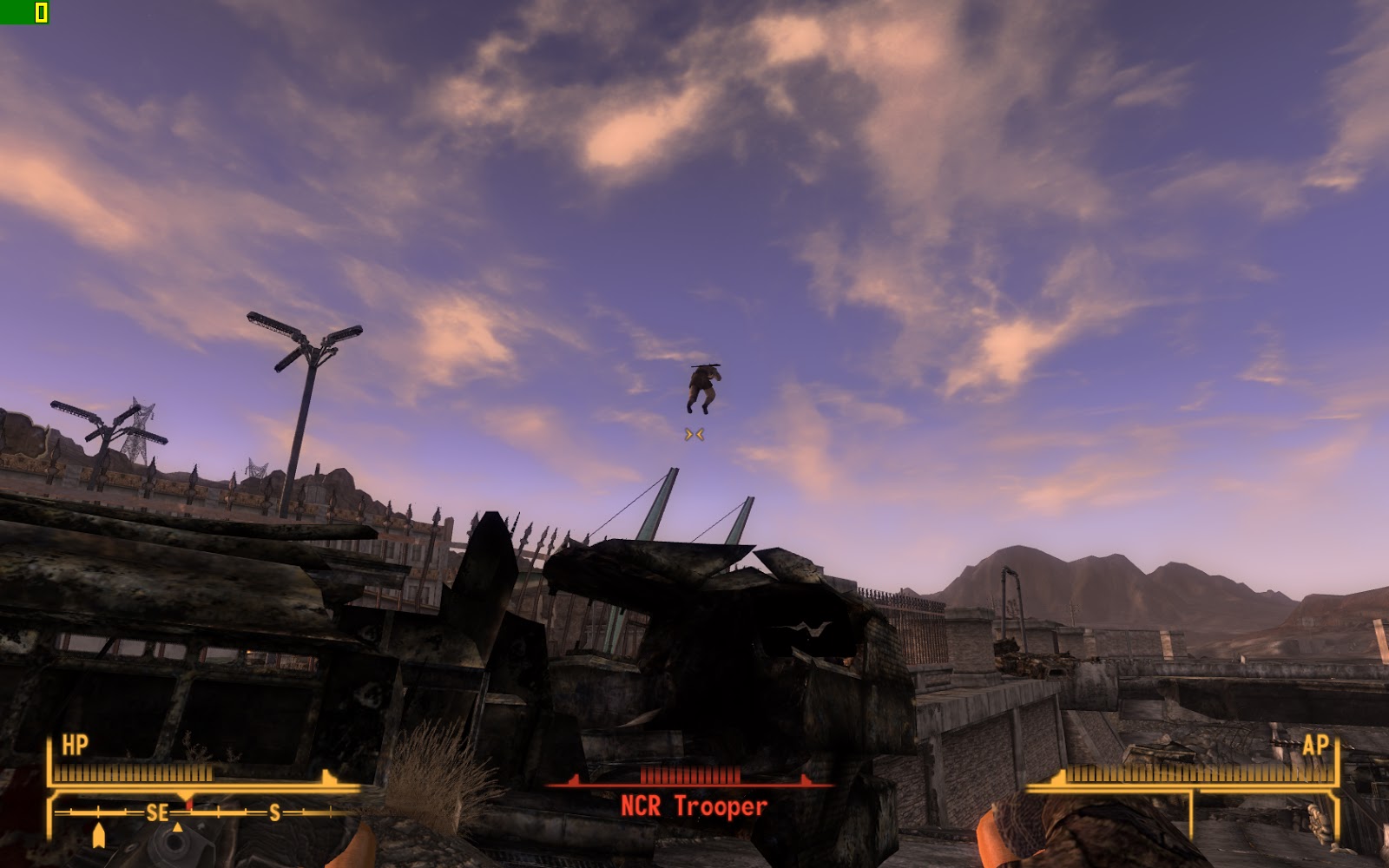Click the S marker on the compass
This screenshot has height=868, width=1389.
coord(274,812)
